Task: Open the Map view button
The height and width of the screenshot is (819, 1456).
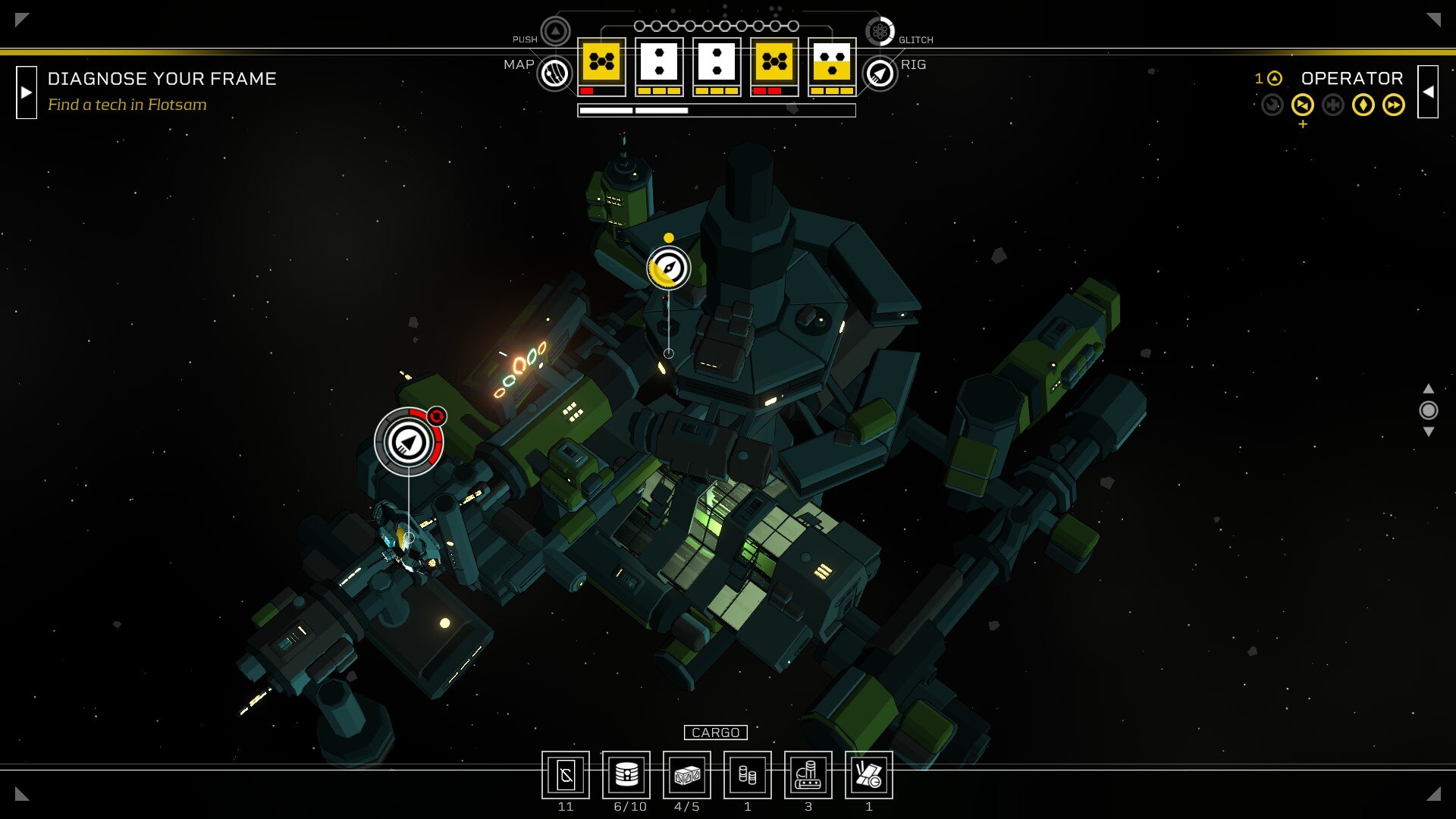Action: [554, 74]
